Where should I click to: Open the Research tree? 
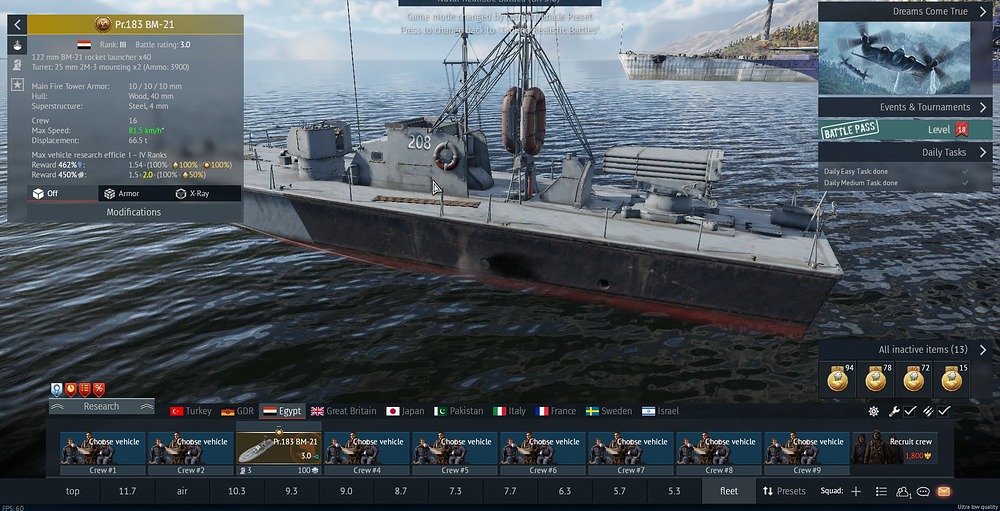click(101, 407)
